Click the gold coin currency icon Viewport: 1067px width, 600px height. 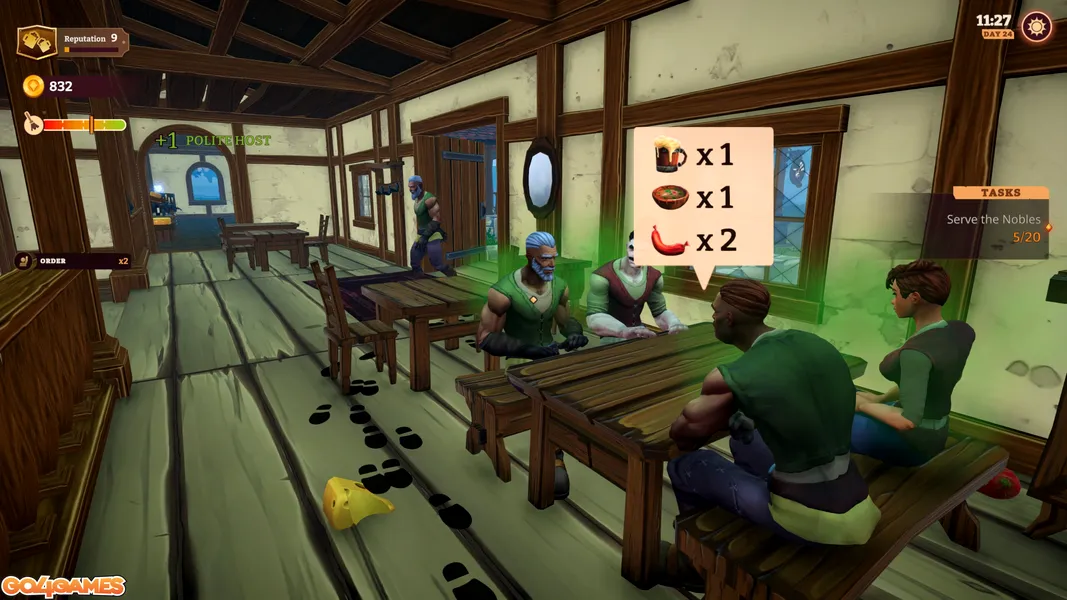[33, 86]
